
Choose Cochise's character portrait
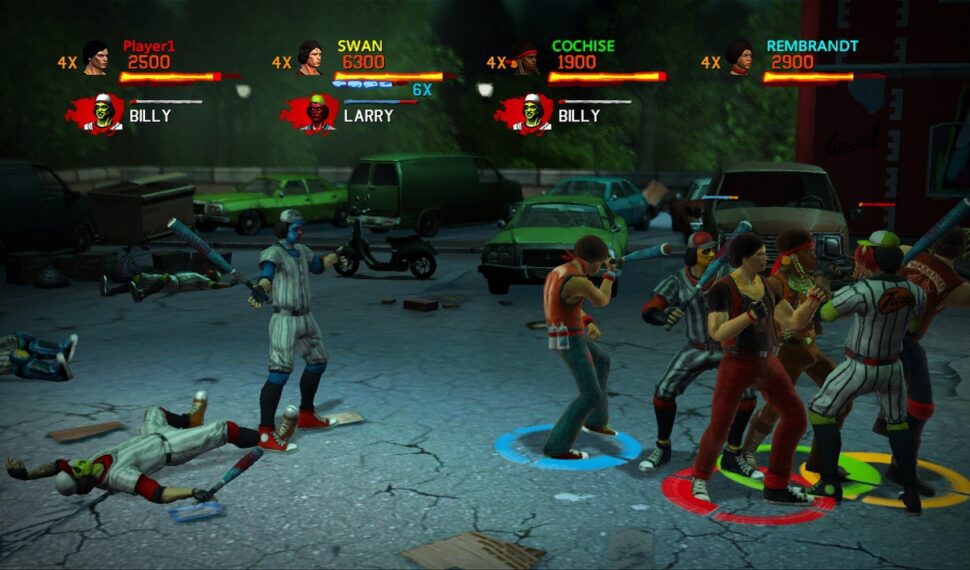tap(525, 58)
